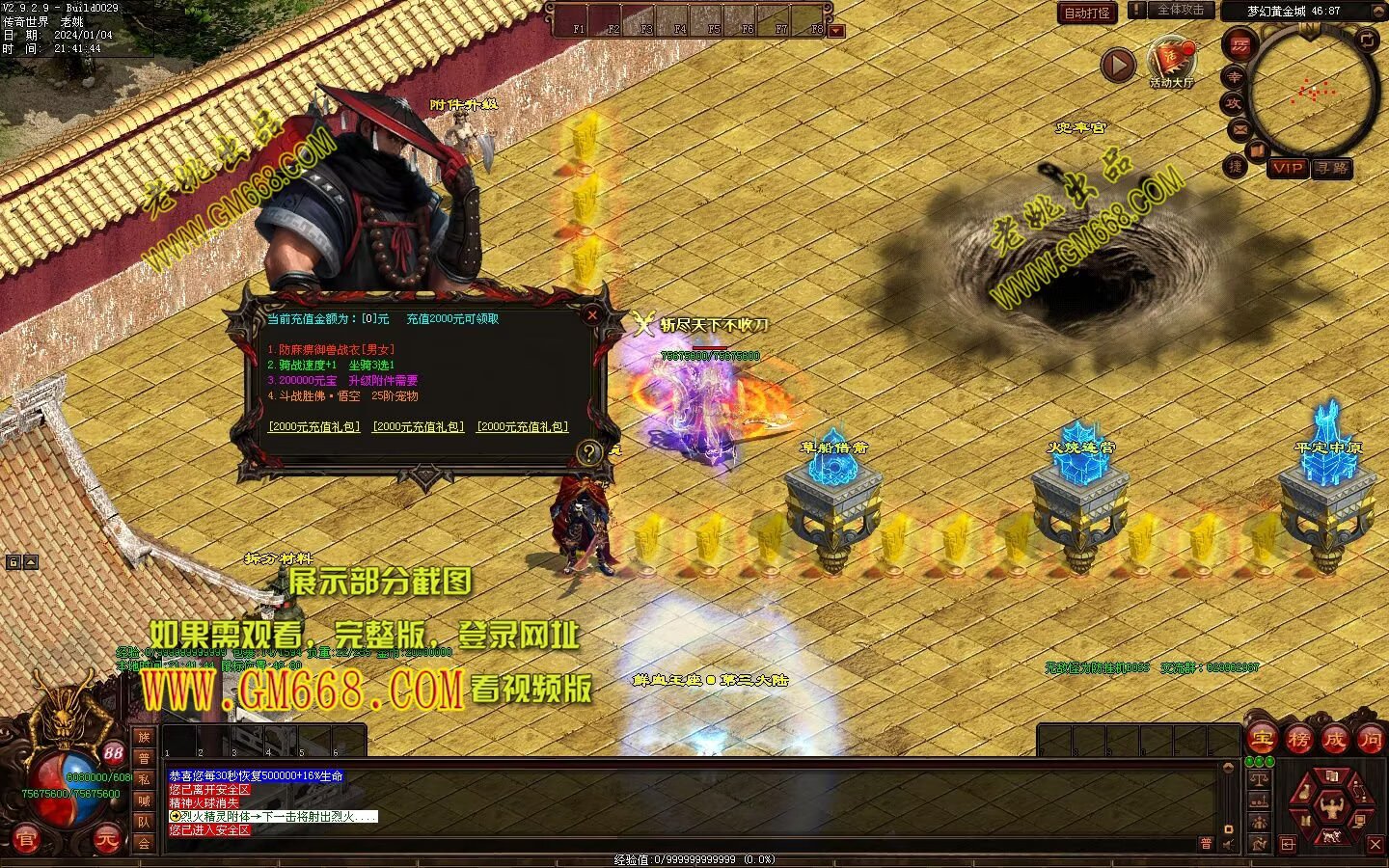The image size is (1389, 868).
Task: Open the 成 achievements button
Action: click(1335, 740)
